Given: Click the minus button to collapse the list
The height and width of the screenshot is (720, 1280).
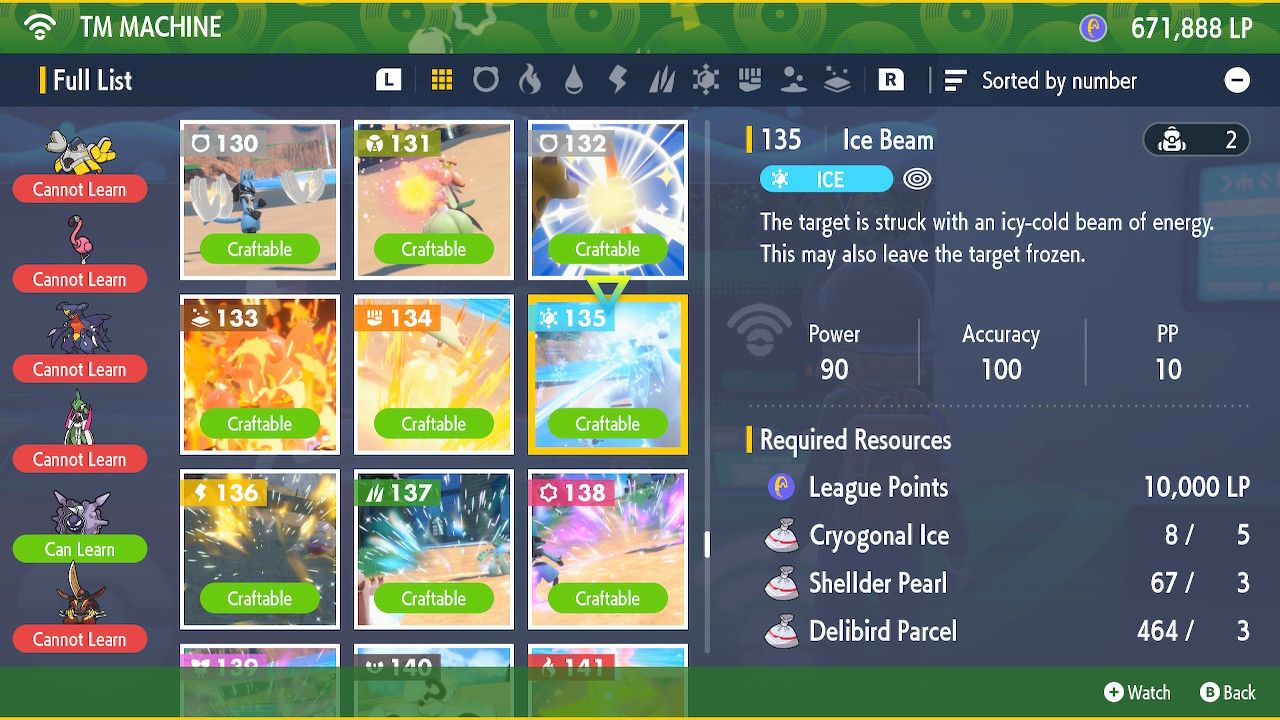Looking at the screenshot, I should click(x=1237, y=80).
